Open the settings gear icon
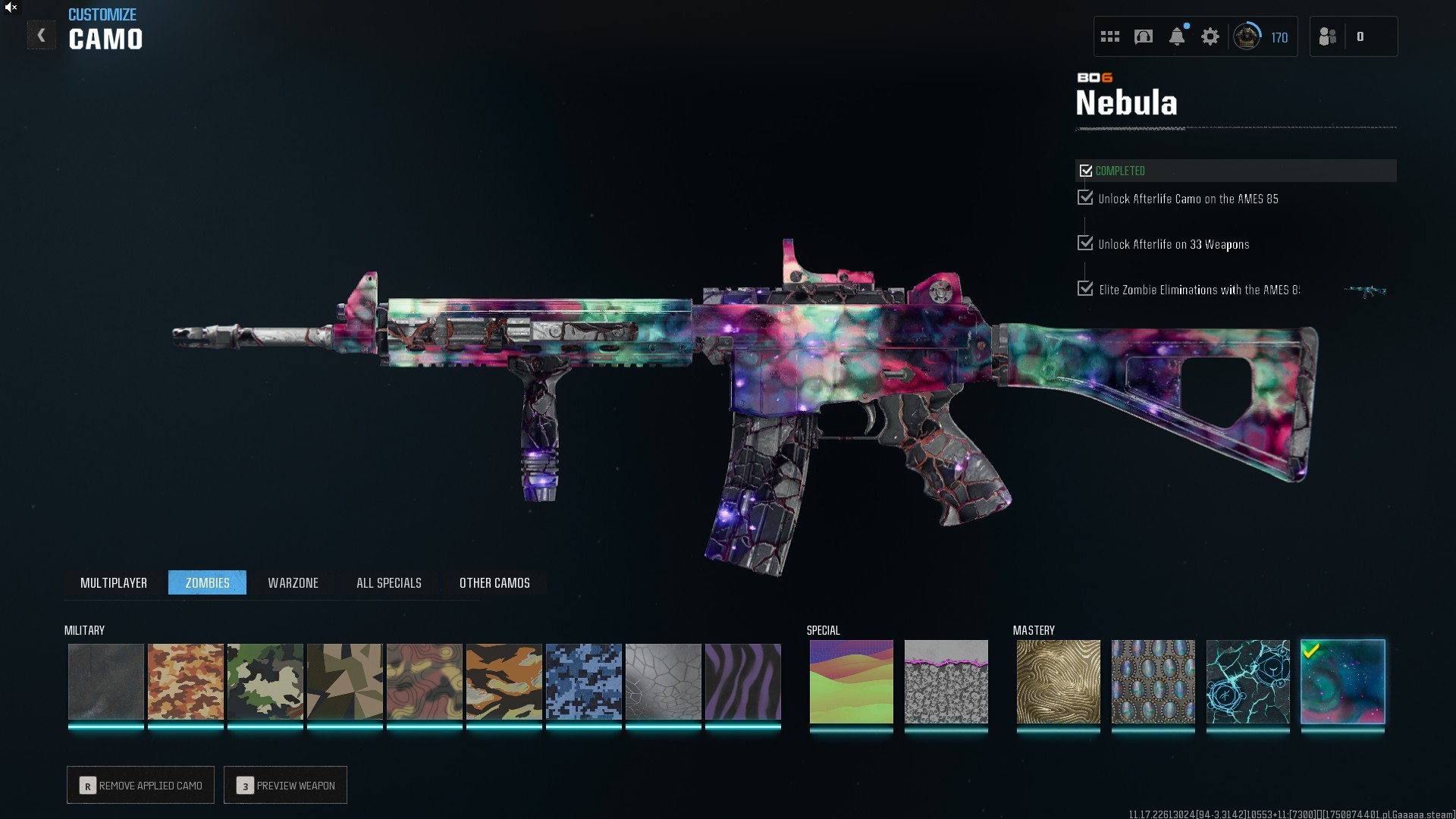Screen dimensions: 1456x819 coord(1210,36)
